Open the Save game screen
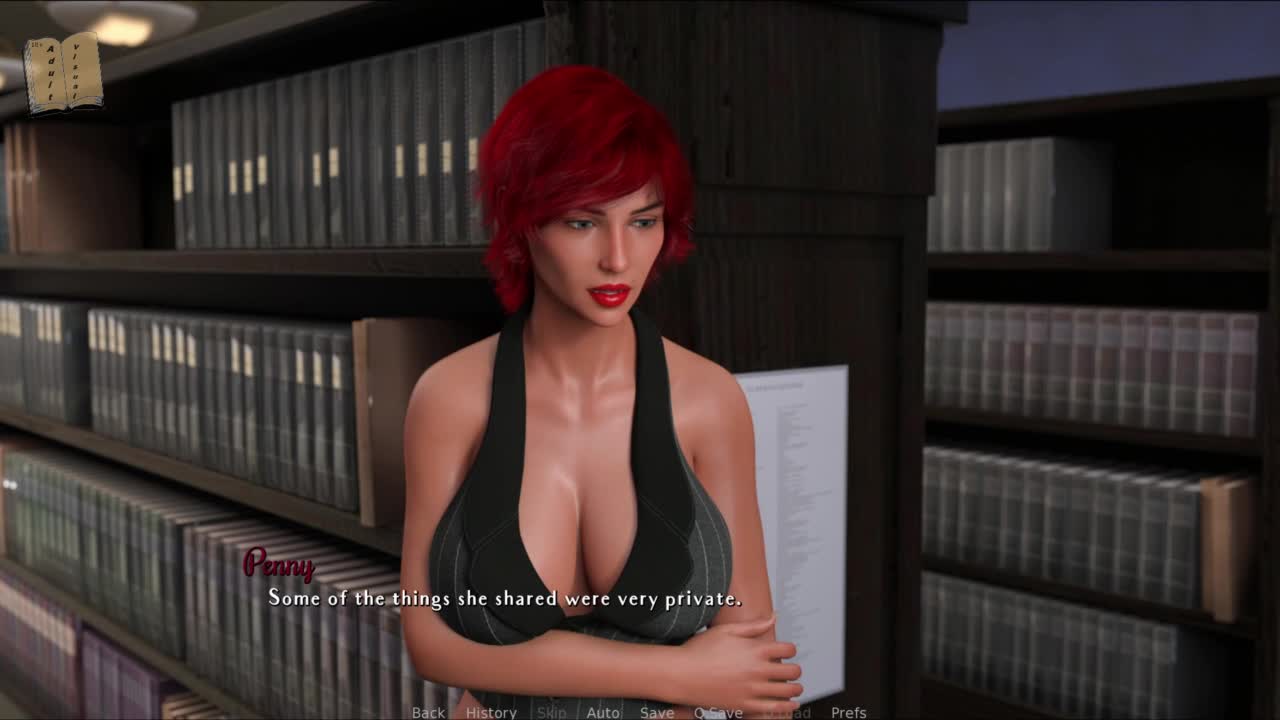This screenshot has height=720, width=1280. pos(657,712)
